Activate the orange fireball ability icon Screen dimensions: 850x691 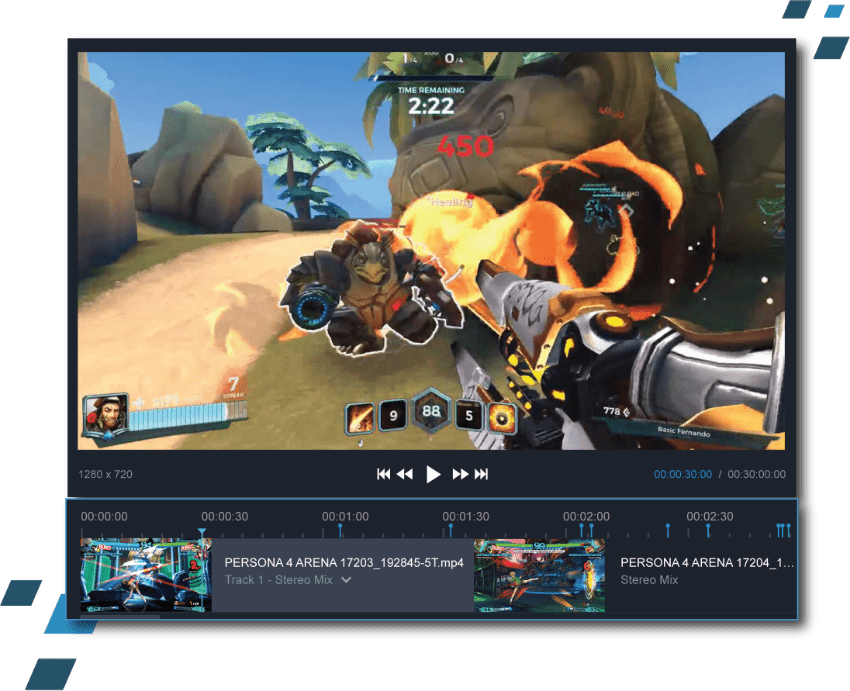tap(500, 417)
